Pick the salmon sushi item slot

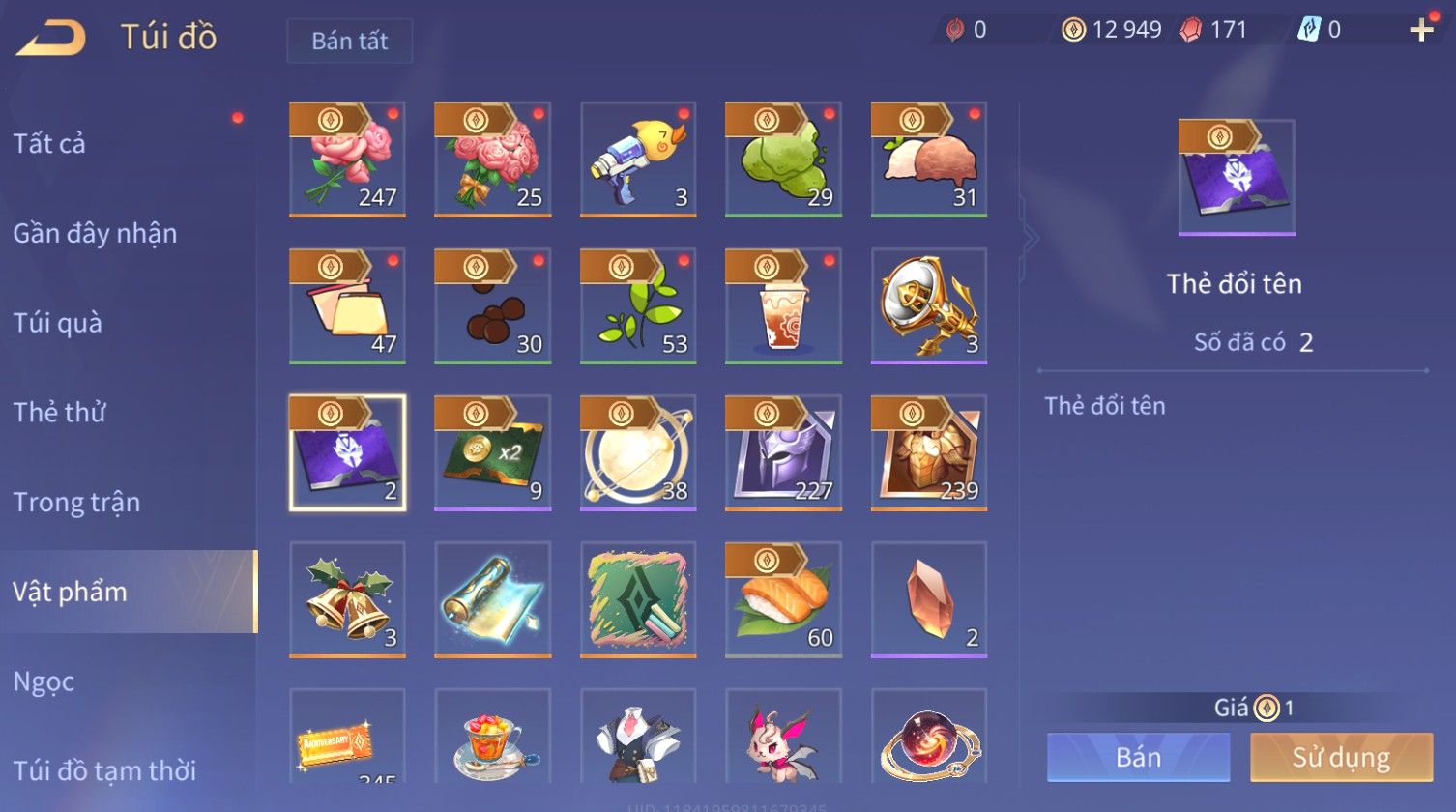(x=783, y=599)
